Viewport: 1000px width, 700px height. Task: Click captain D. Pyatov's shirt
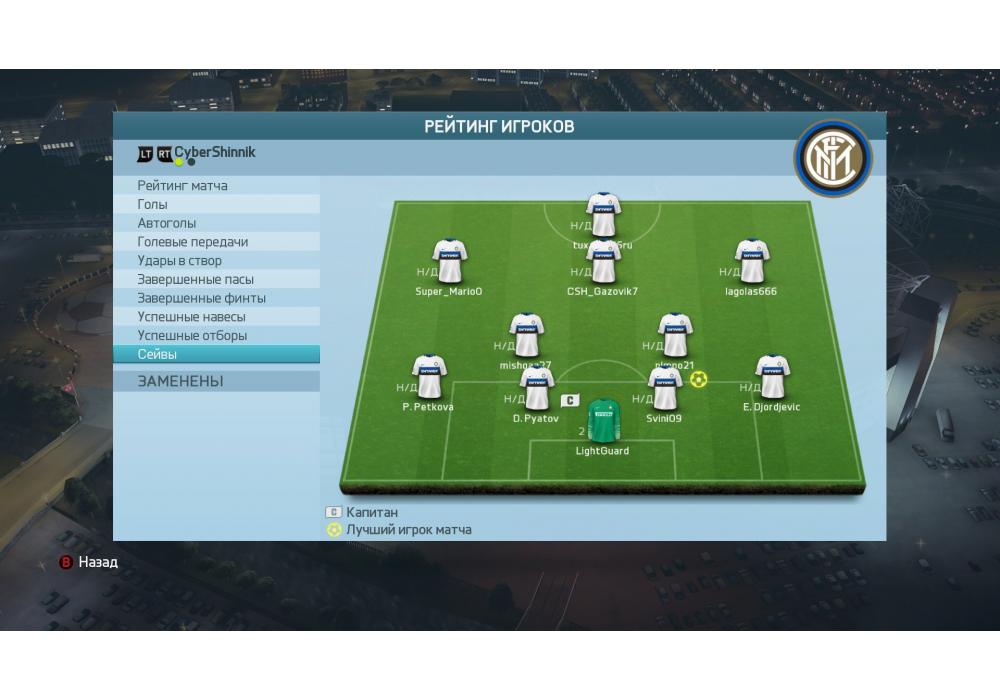(536, 388)
